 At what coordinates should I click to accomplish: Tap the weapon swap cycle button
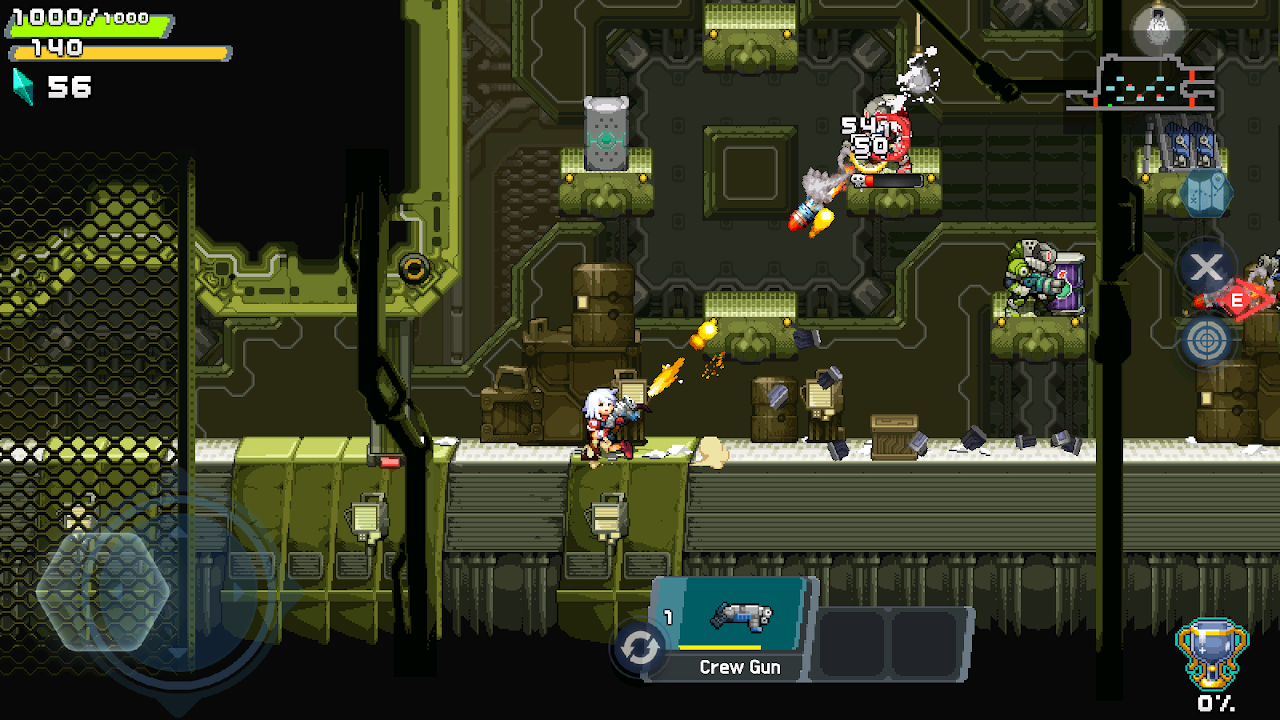click(639, 648)
